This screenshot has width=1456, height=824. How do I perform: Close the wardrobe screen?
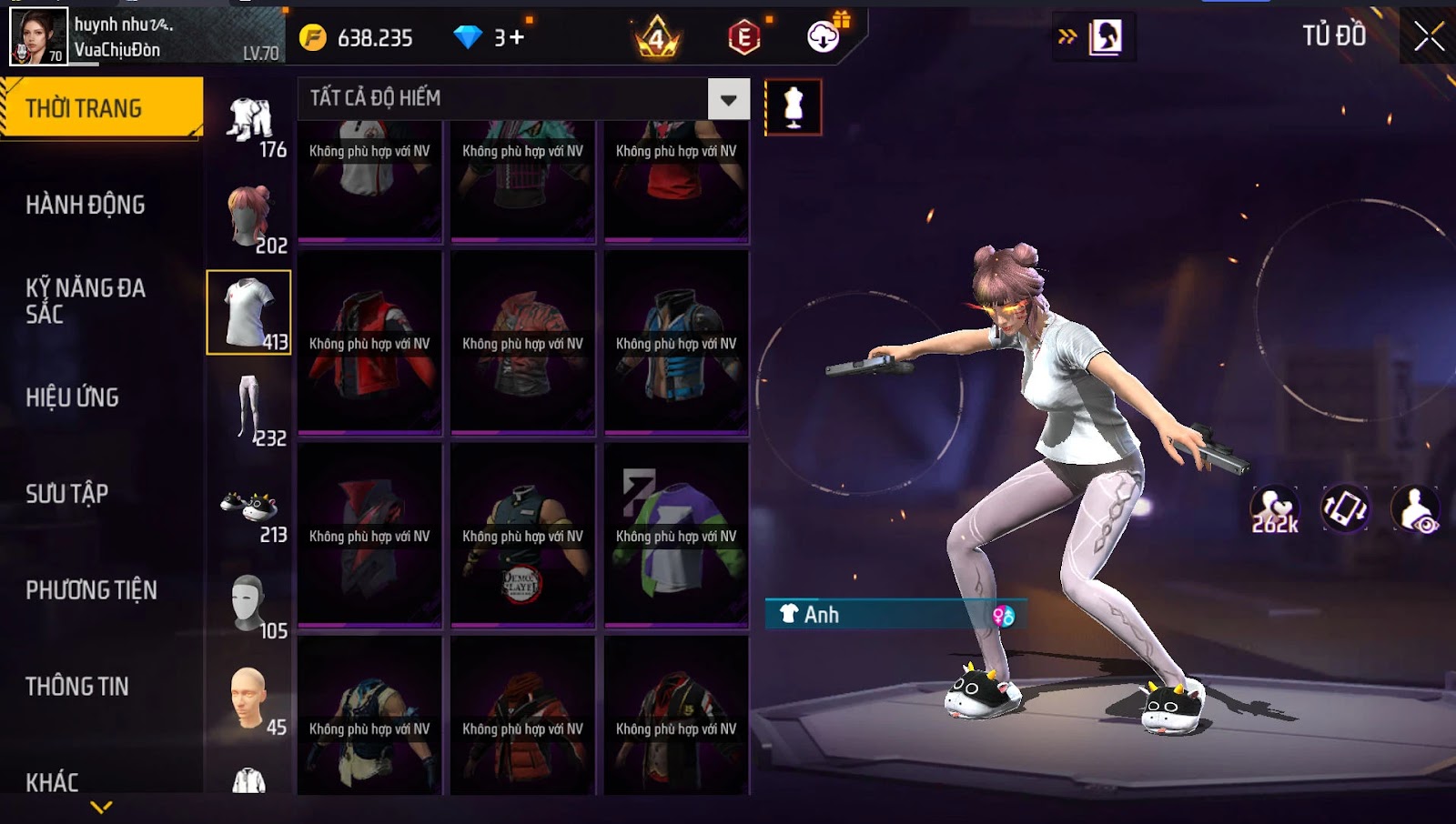1429,36
